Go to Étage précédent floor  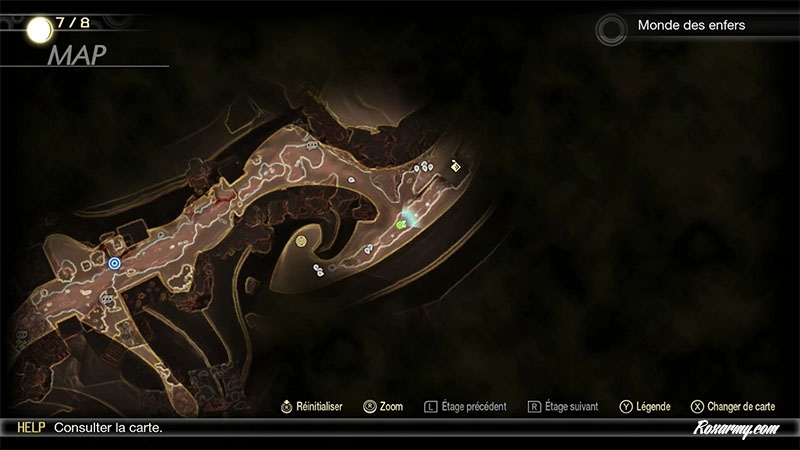[466, 407]
